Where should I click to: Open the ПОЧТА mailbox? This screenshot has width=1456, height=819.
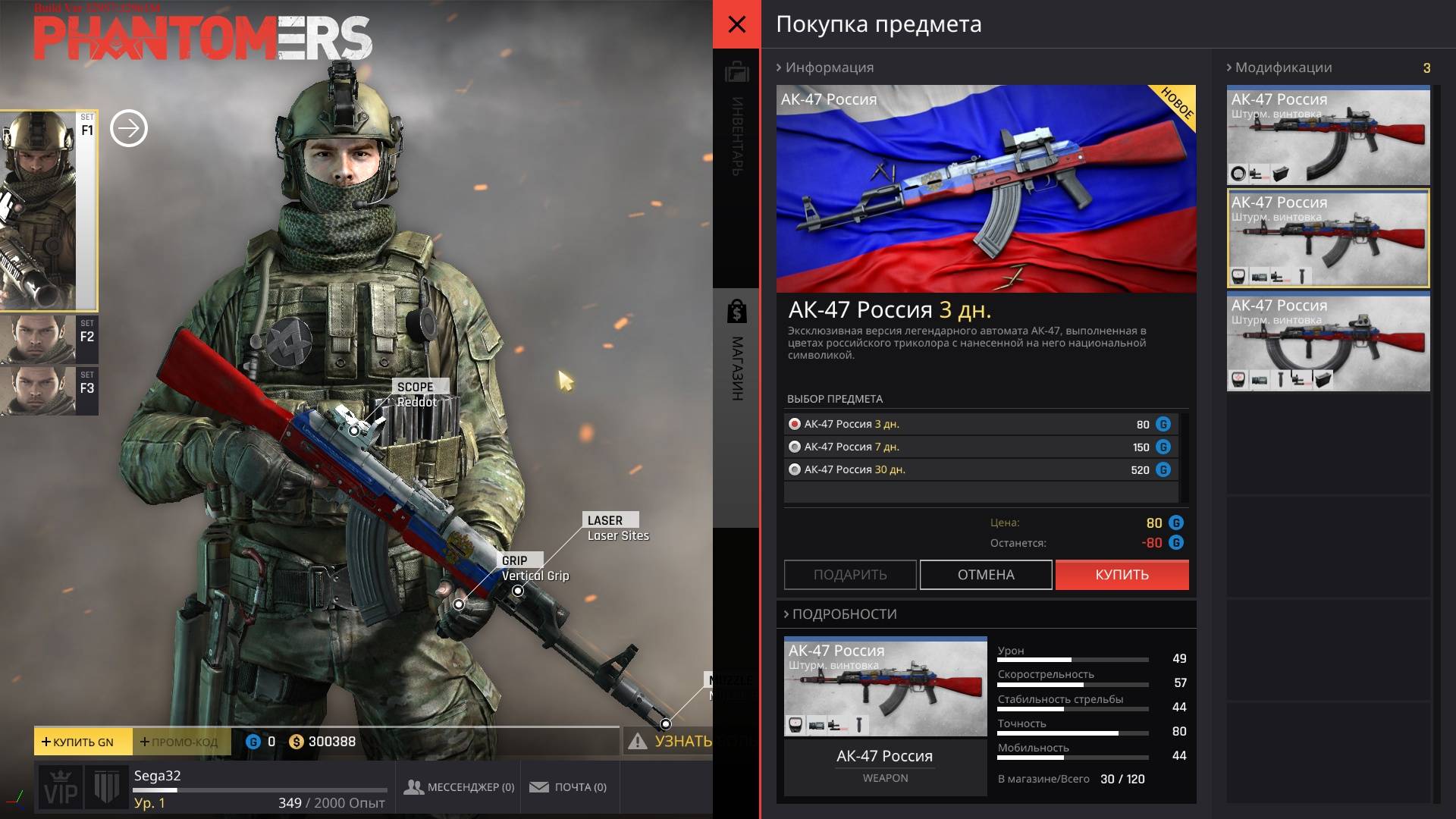point(568,787)
